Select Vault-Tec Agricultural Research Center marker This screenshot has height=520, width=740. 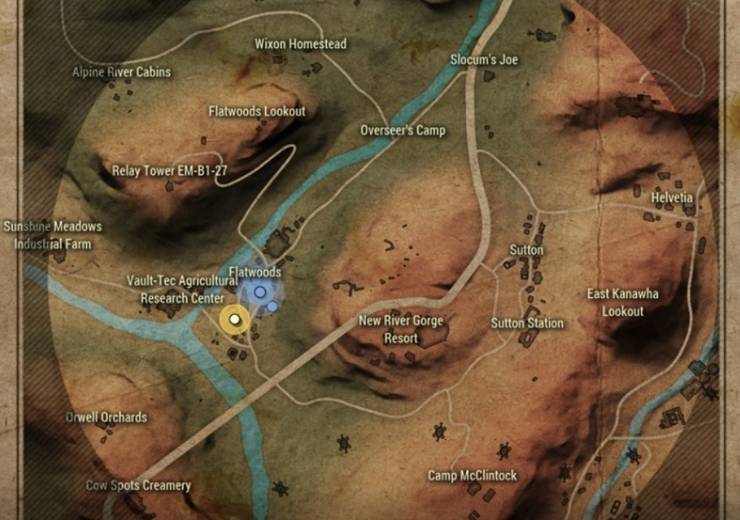[x=181, y=290]
